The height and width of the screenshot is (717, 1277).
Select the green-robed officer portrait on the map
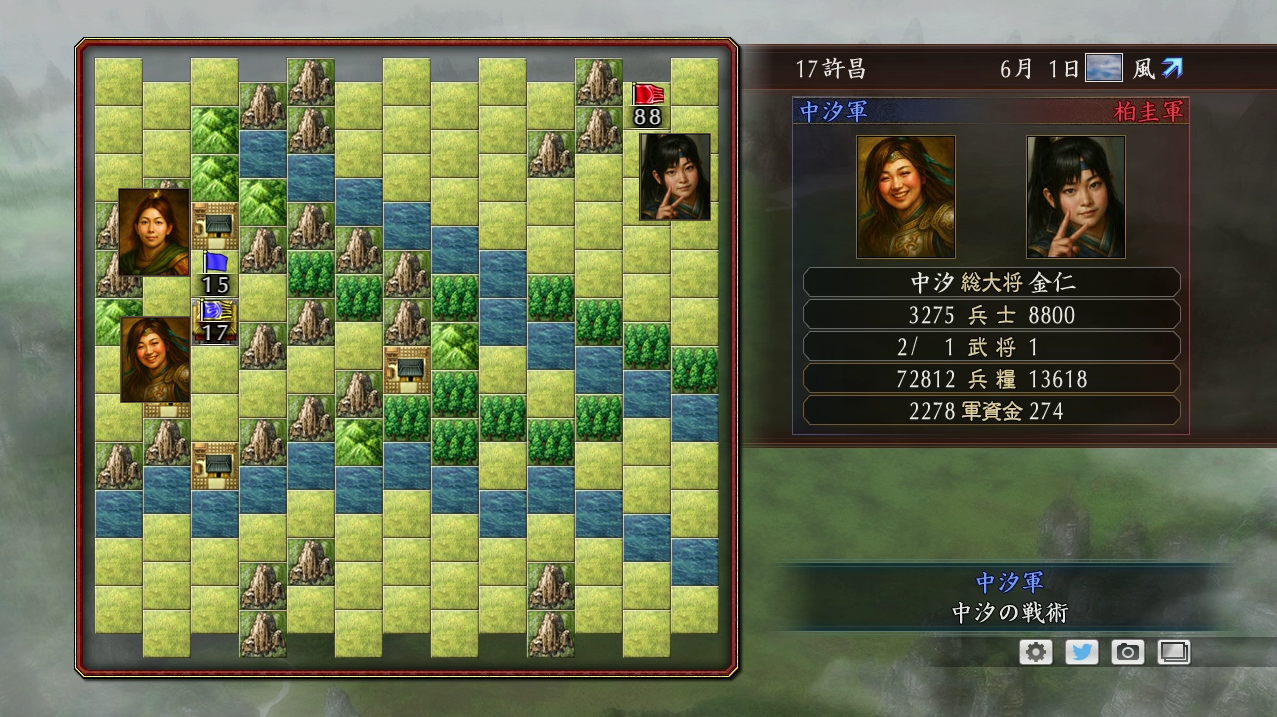pos(154,231)
